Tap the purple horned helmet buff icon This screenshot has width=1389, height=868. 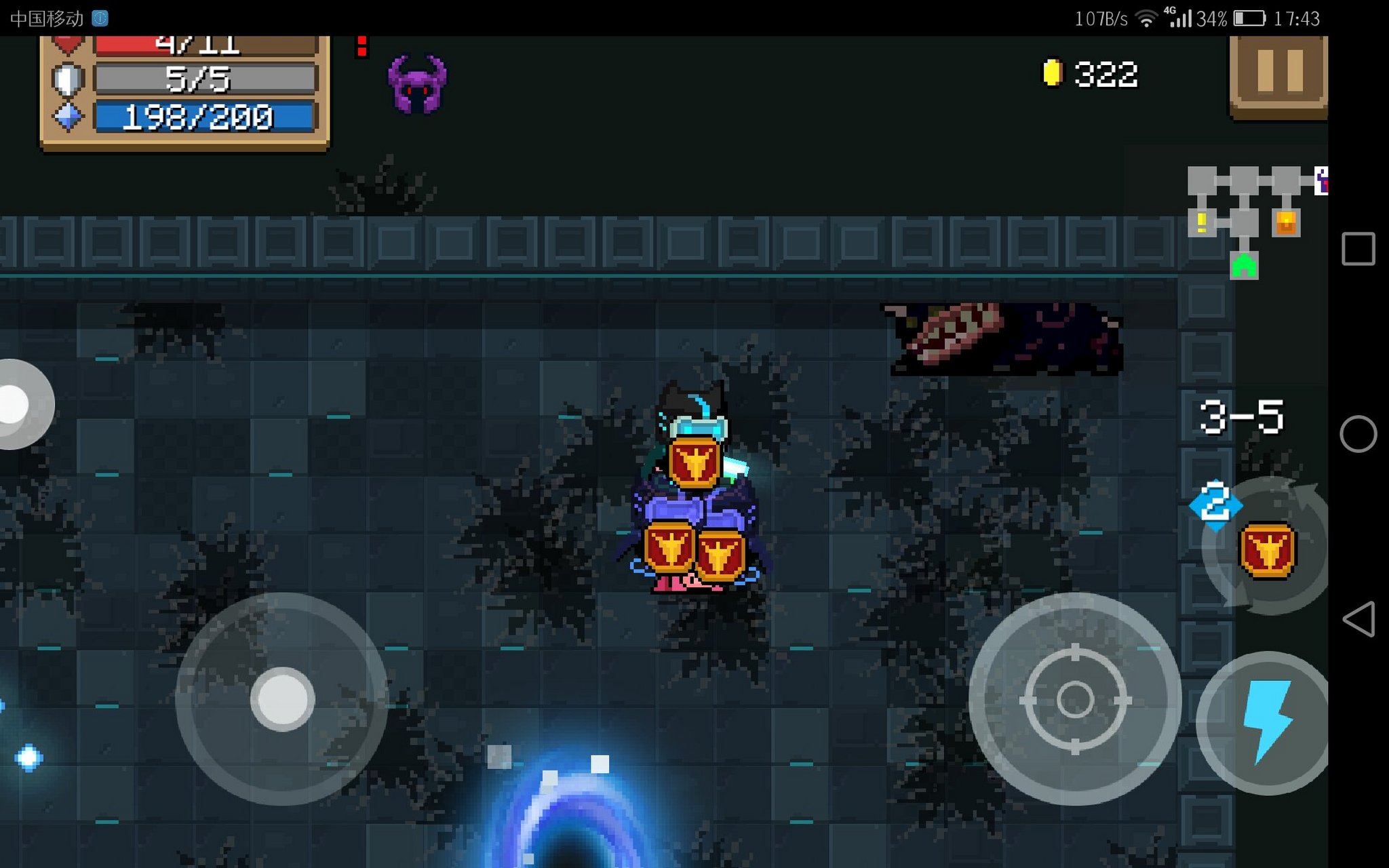pyautogui.click(x=417, y=84)
